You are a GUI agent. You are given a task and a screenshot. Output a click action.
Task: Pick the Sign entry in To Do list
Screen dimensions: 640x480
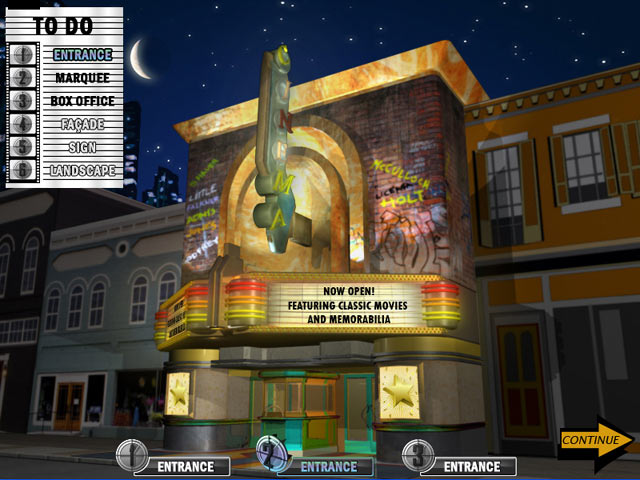pyautogui.click(x=82, y=147)
